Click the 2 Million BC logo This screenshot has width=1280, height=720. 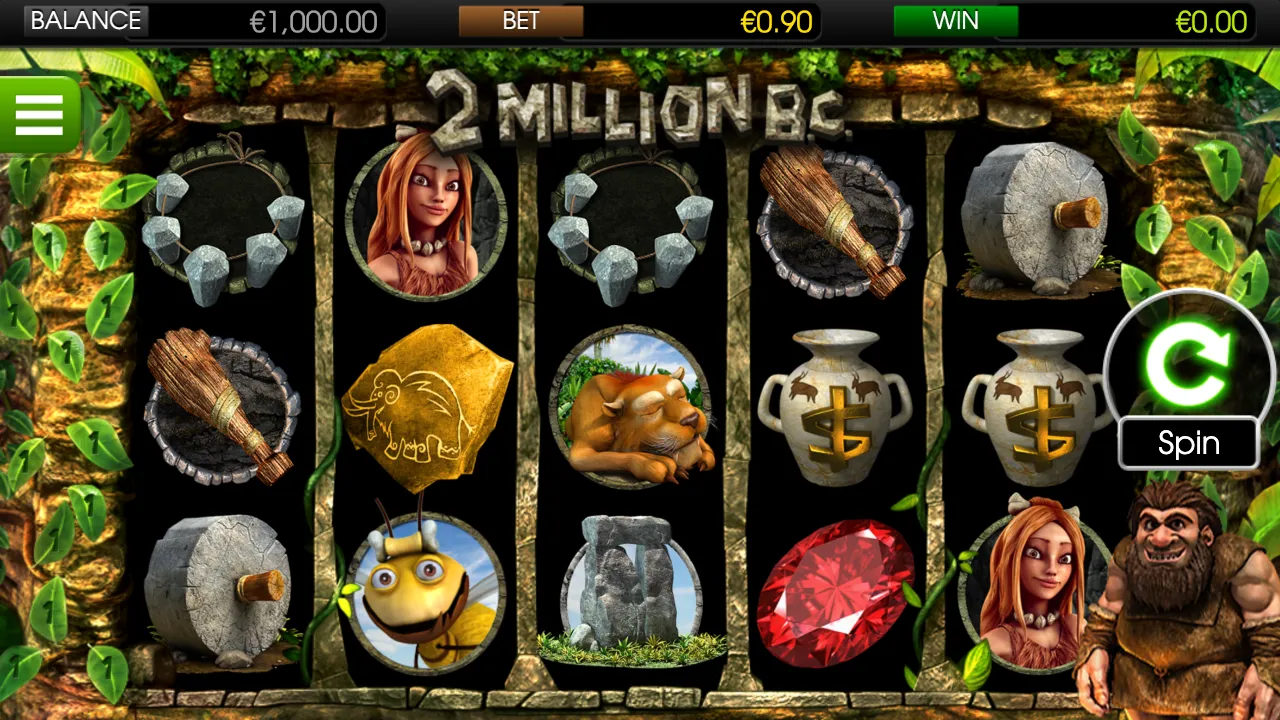click(x=640, y=105)
